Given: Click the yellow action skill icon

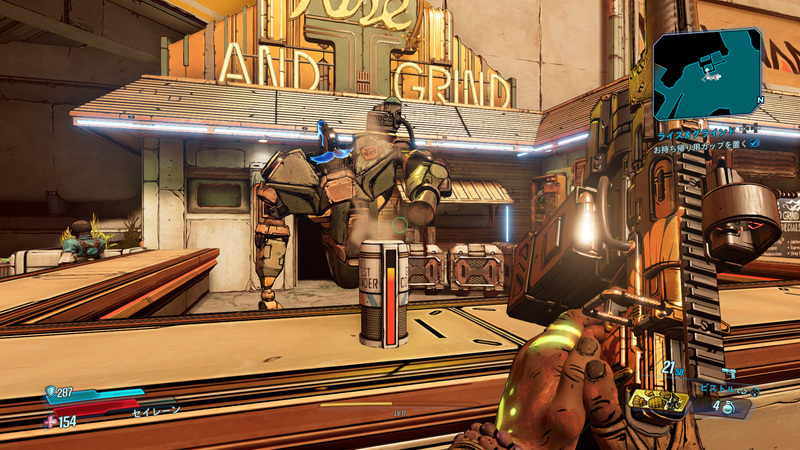Looking at the screenshot, I should pyautogui.click(x=659, y=403).
